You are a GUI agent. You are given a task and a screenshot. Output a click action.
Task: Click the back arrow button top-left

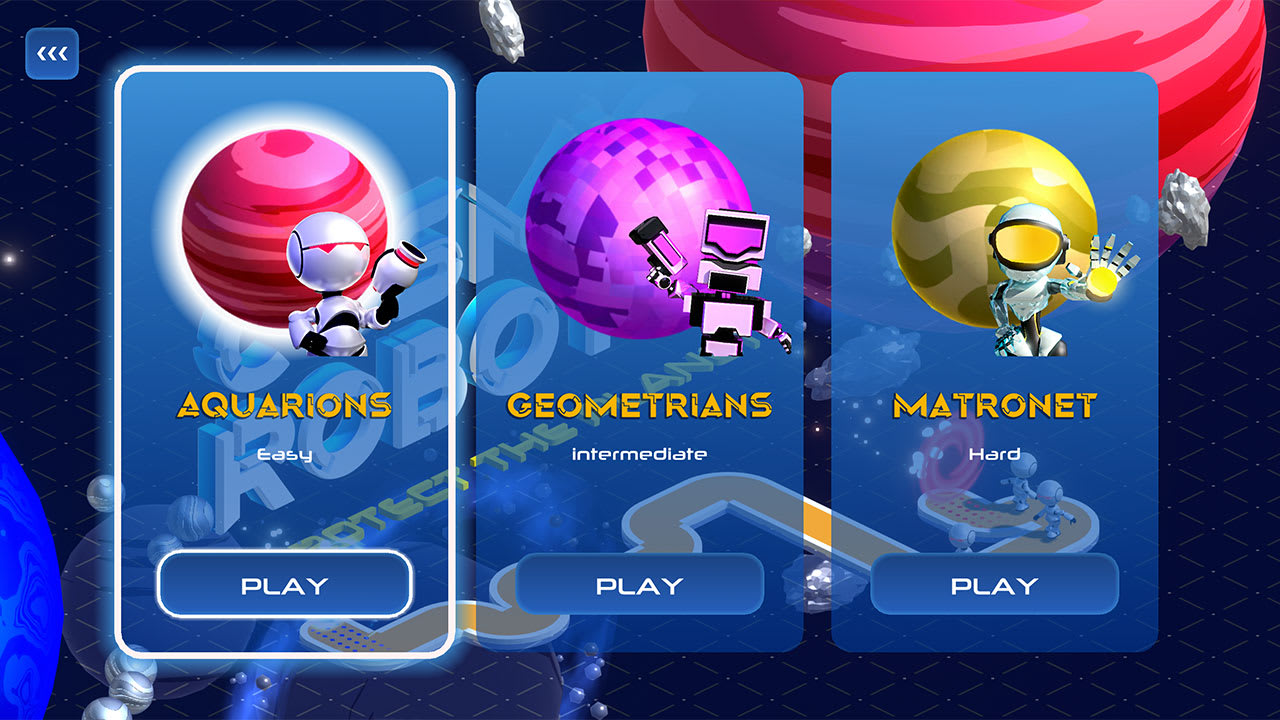[51, 53]
